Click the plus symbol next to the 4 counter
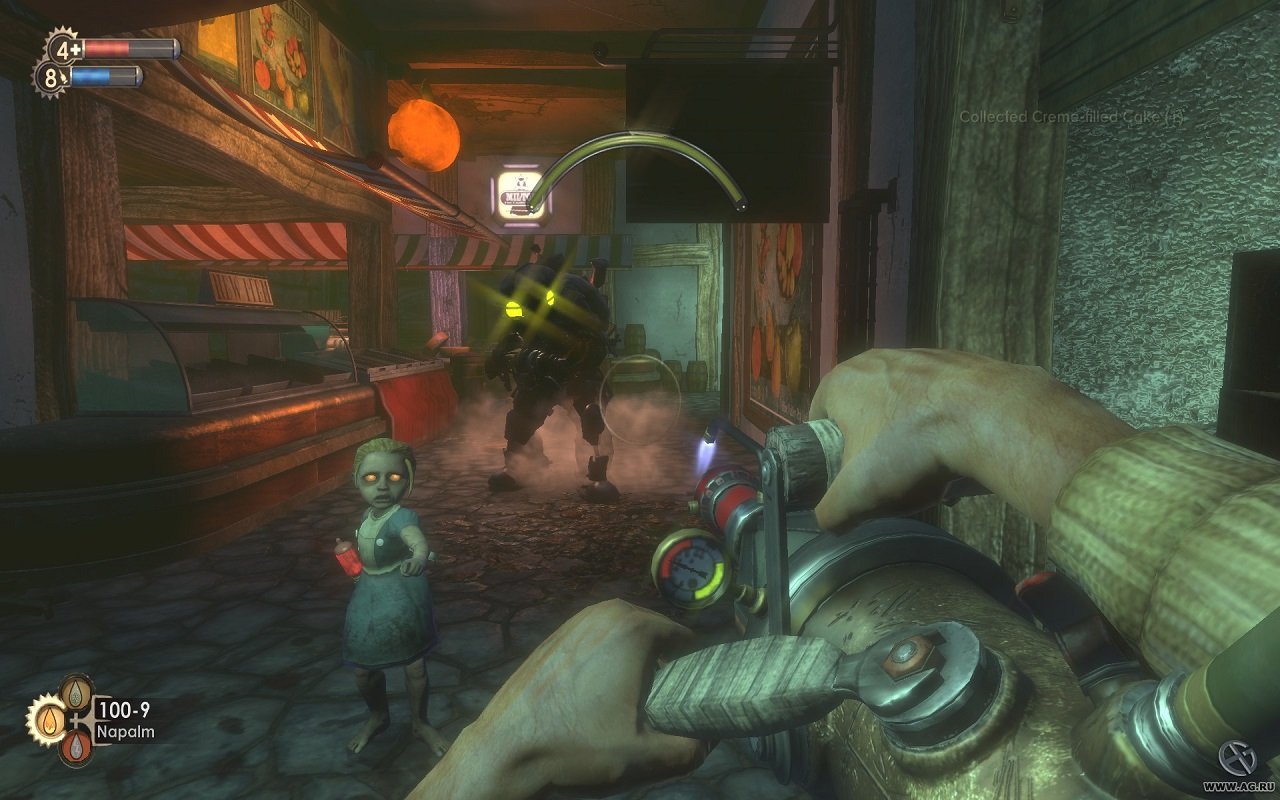Viewport: 1280px width, 800px height. [76, 49]
